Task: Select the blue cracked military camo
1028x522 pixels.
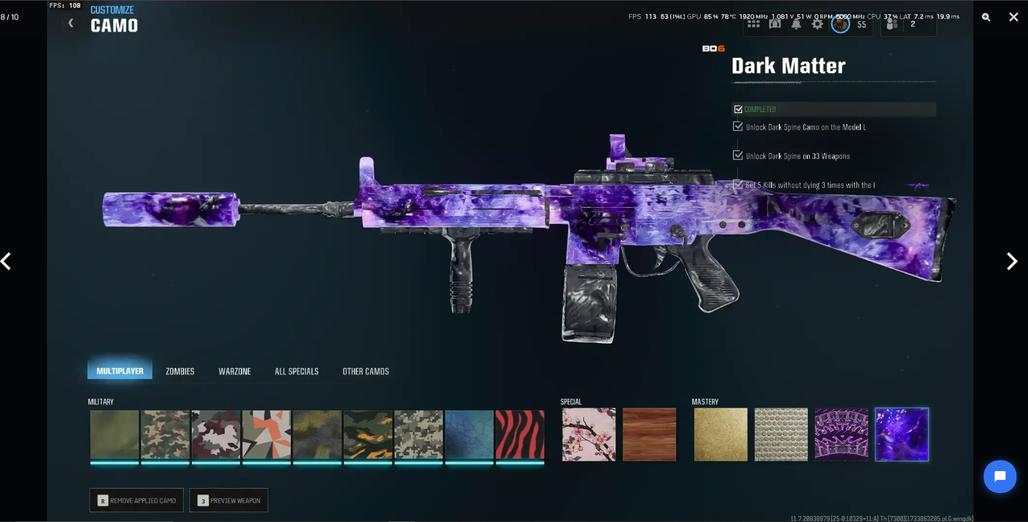Action: [x=469, y=434]
